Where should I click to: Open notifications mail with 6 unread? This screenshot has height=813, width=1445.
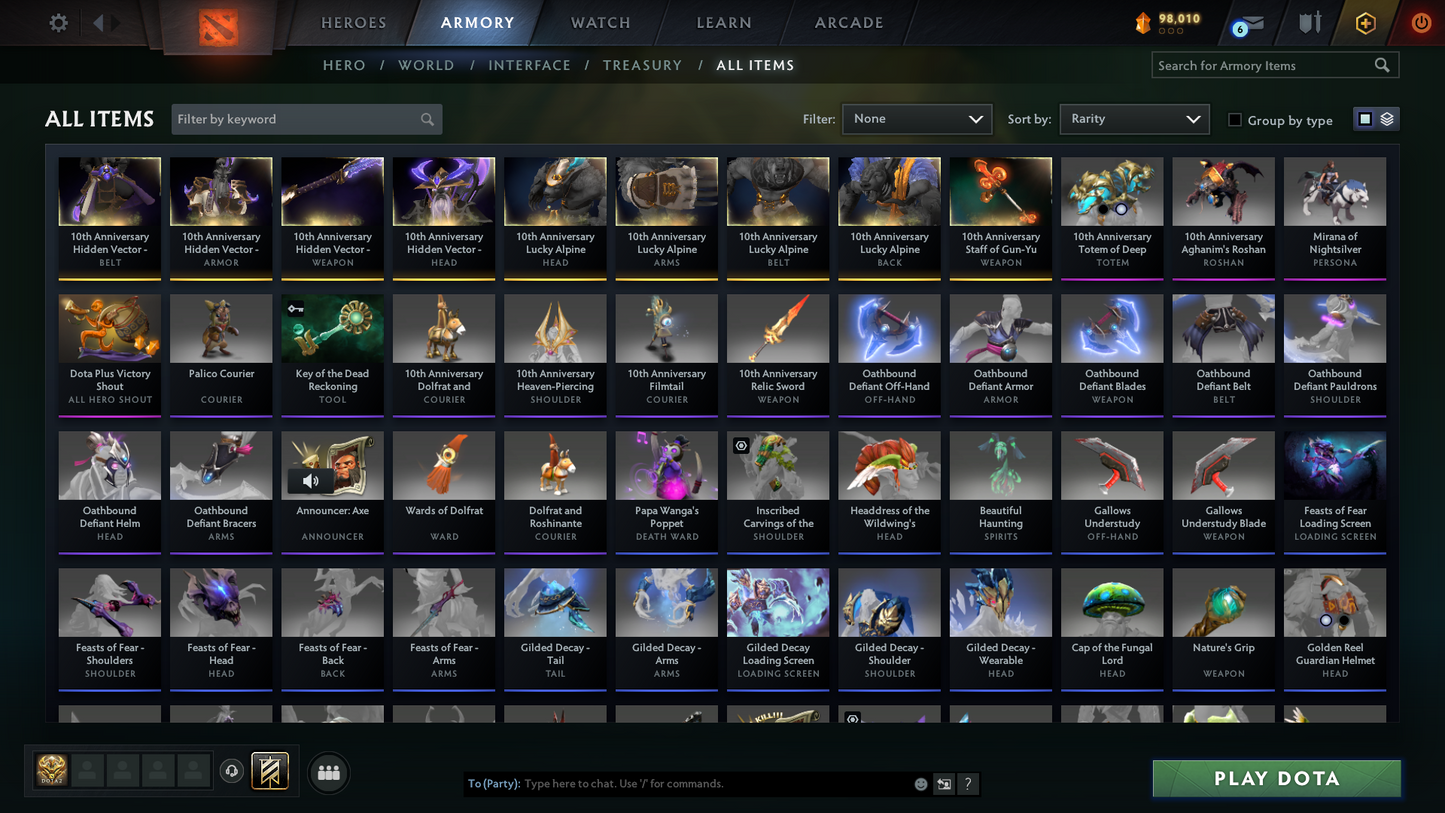click(1248, 22)
